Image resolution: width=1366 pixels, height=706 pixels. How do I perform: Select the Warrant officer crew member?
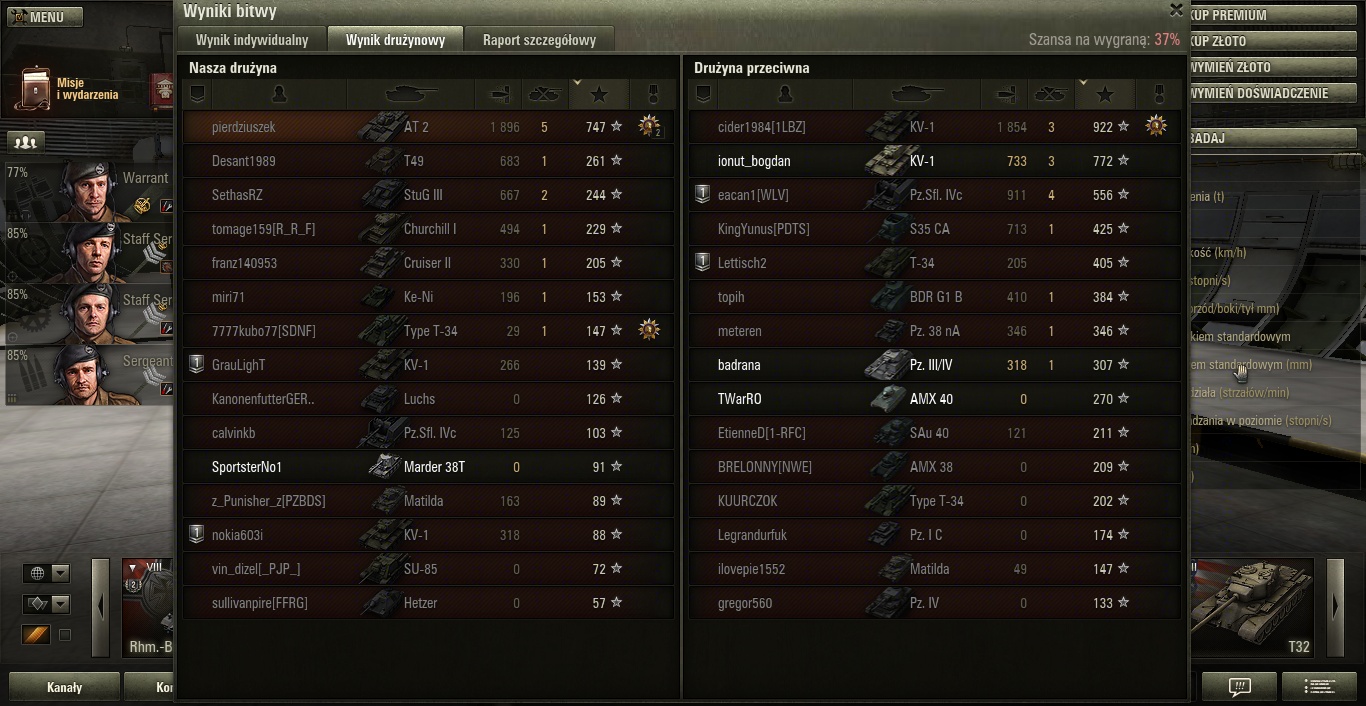(x=88, y=191)
